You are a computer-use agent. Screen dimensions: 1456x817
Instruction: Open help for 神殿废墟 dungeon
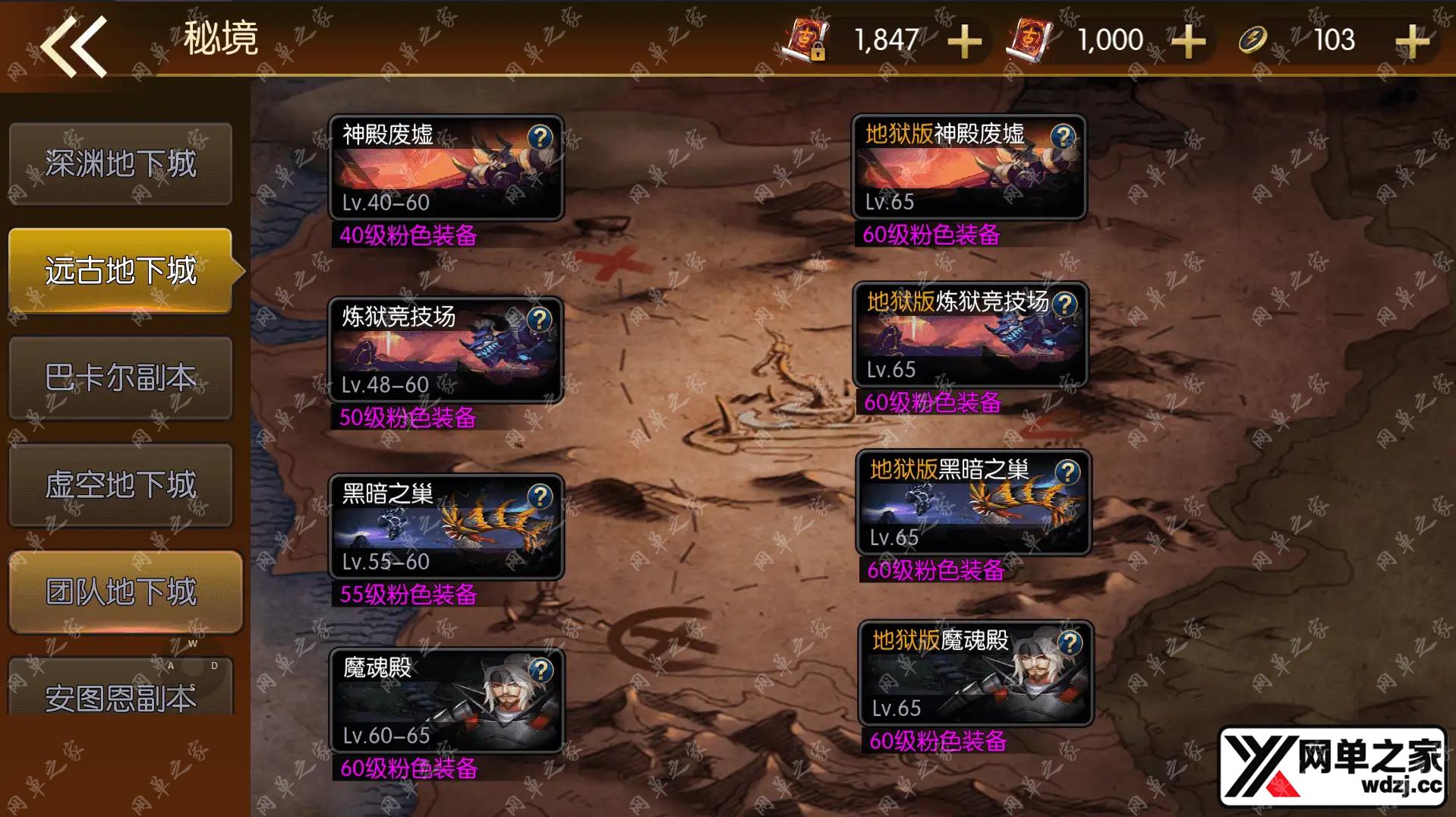point(540,137)
